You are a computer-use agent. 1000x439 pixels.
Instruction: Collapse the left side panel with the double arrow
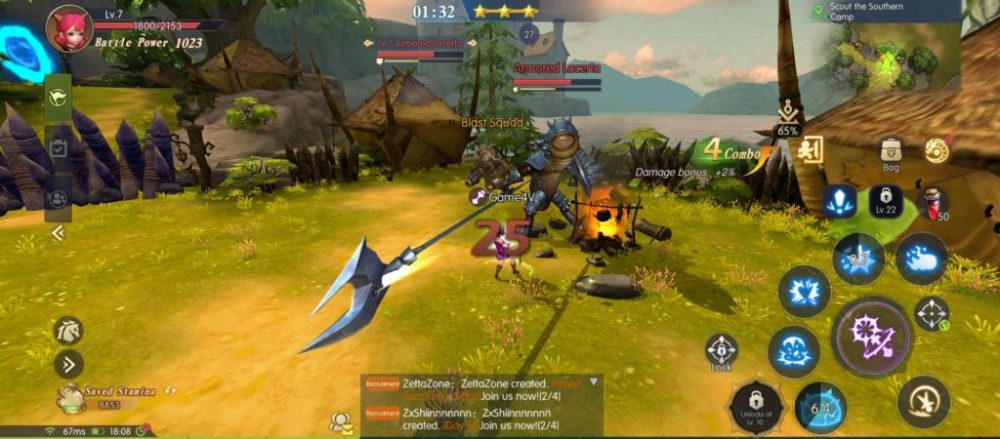(x=57, y=233)
